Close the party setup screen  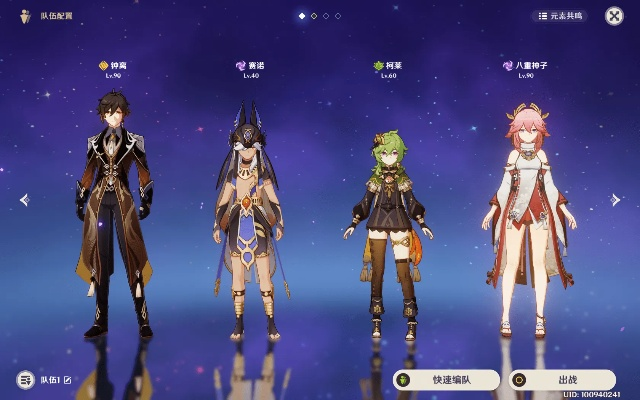click(x=614, y=16)
